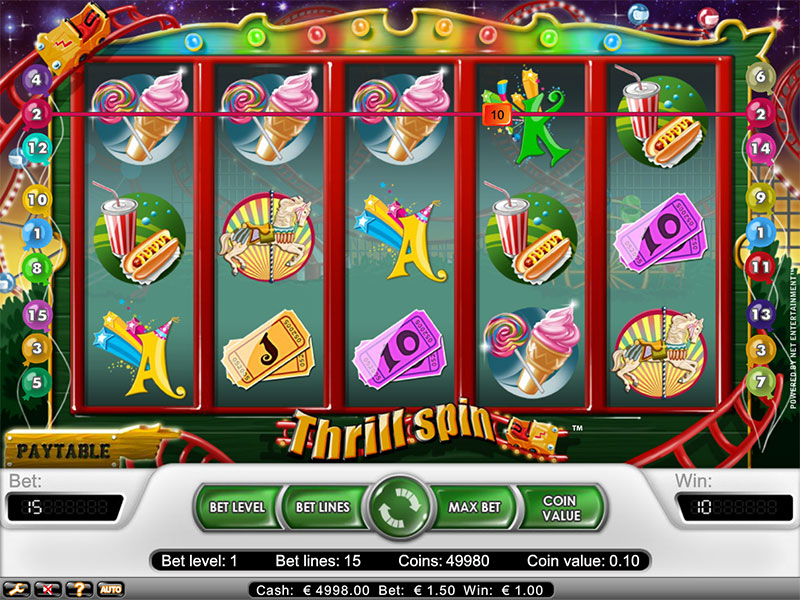The image size is (800, 600).
Task: Toggle the sound mute icon
Action: [47, 589]
